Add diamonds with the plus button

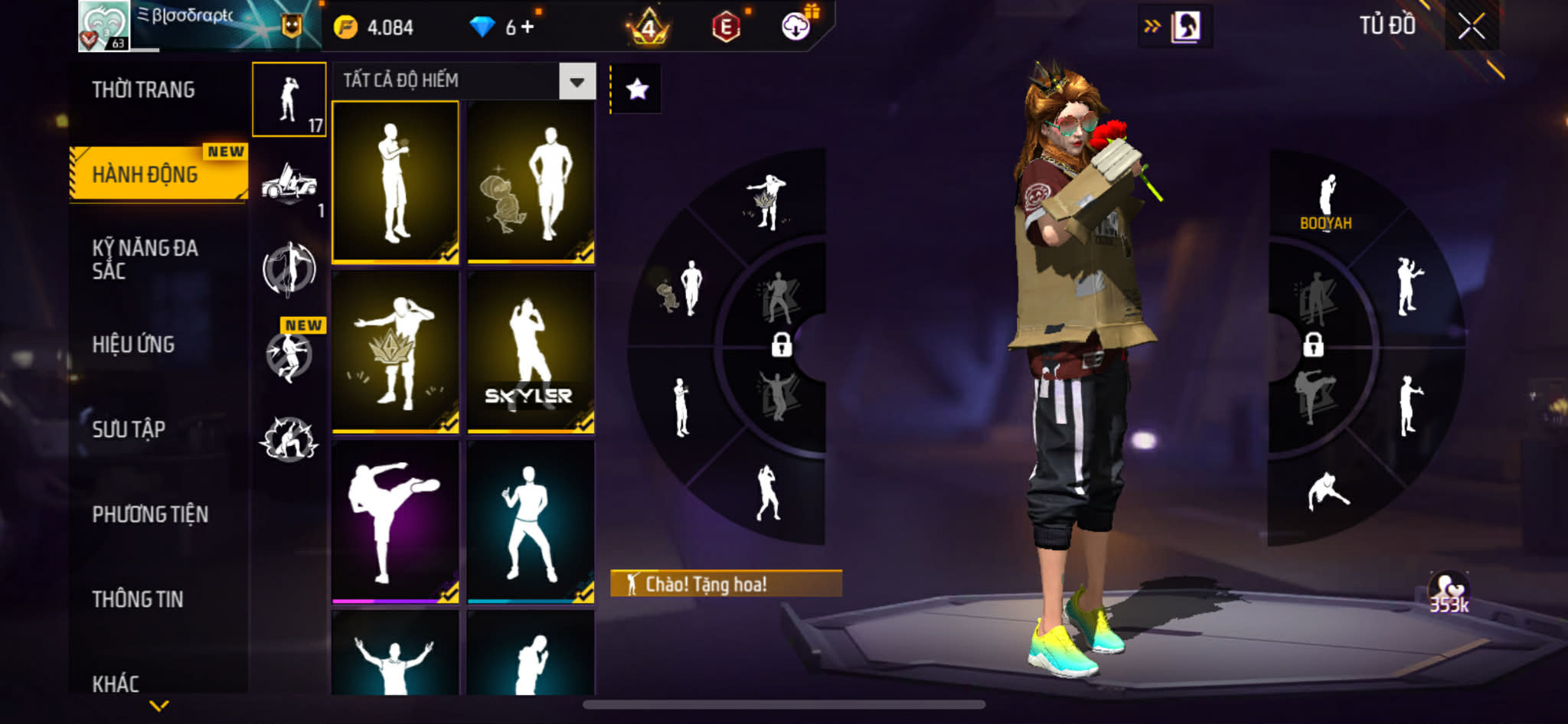(528, 28)
